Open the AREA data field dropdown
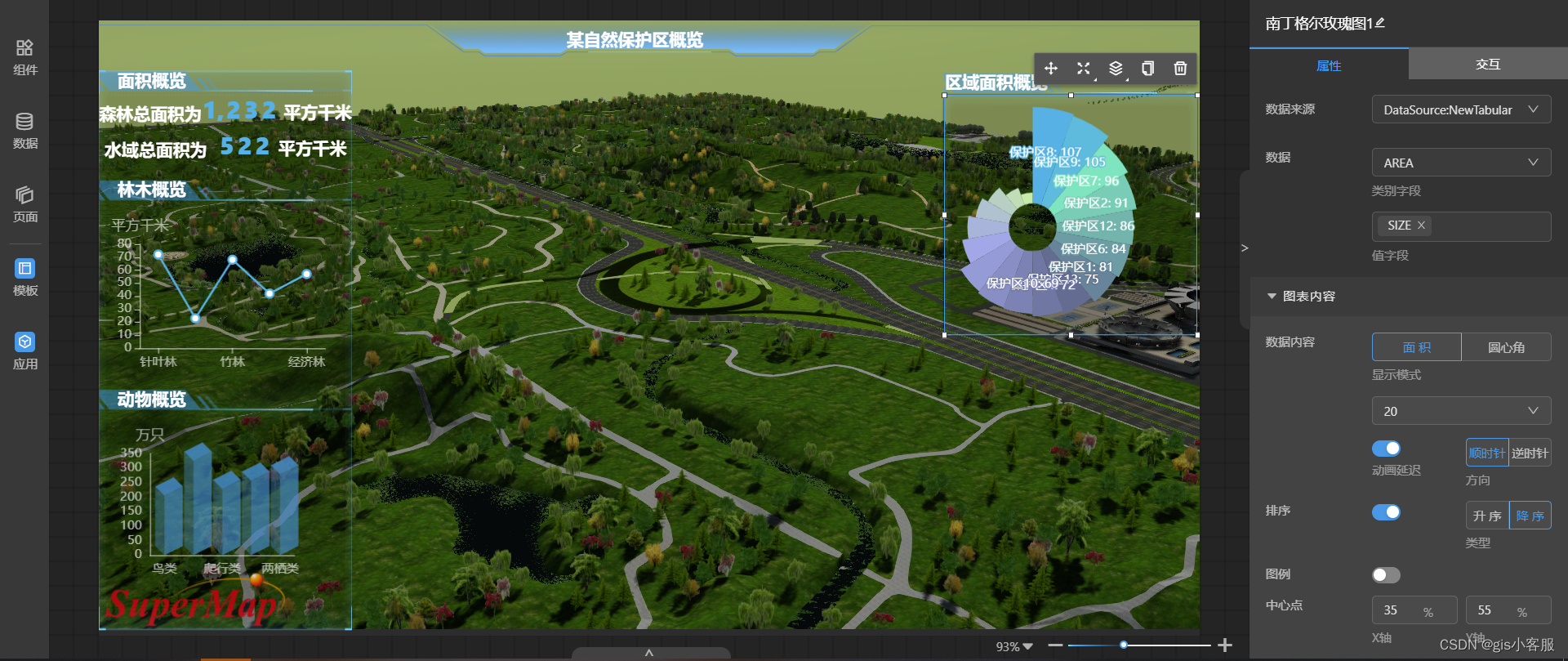The image size is (1568, 661). [1461, 162]
